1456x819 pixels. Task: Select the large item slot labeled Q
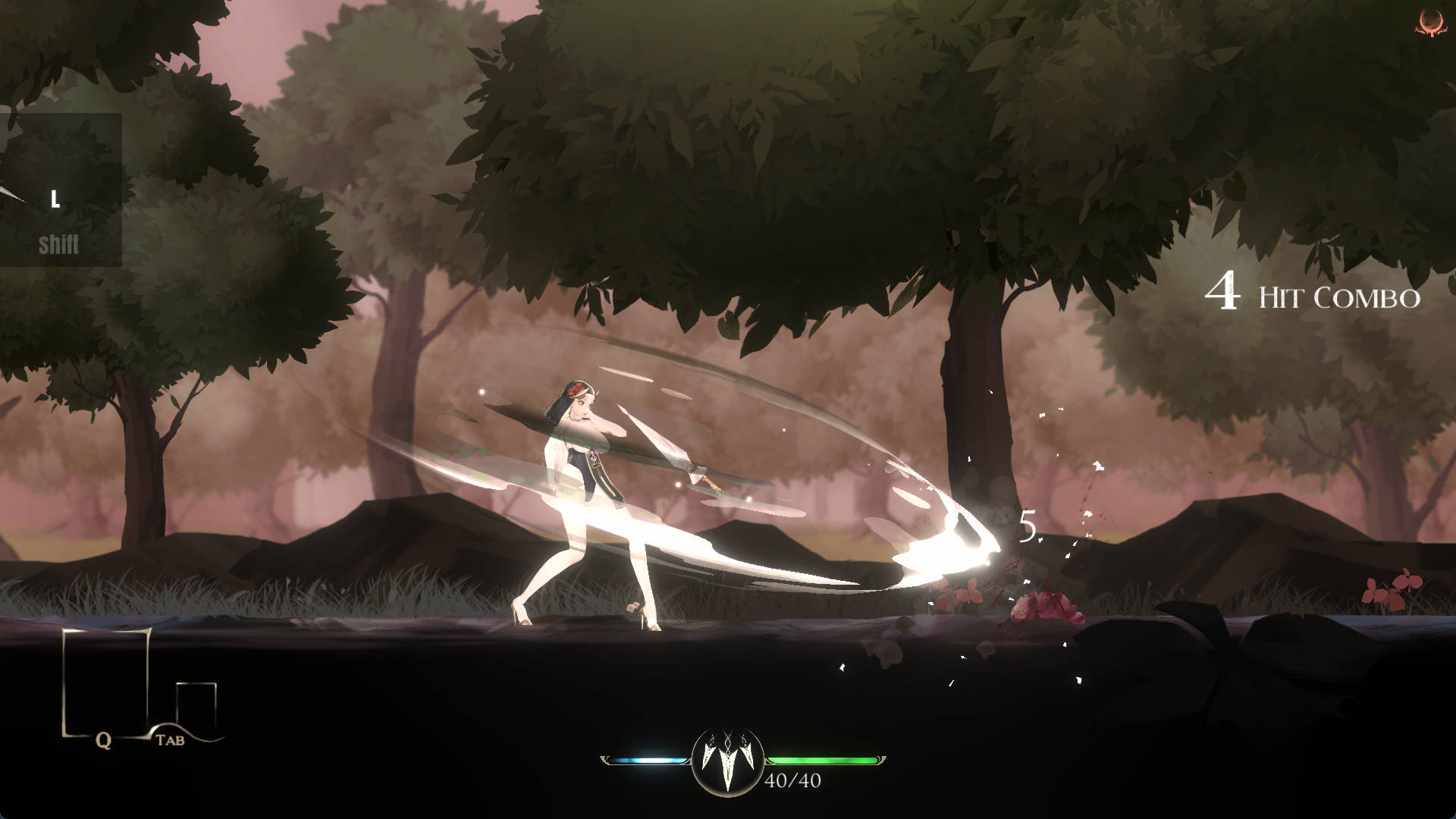click(x=105, y=681)
